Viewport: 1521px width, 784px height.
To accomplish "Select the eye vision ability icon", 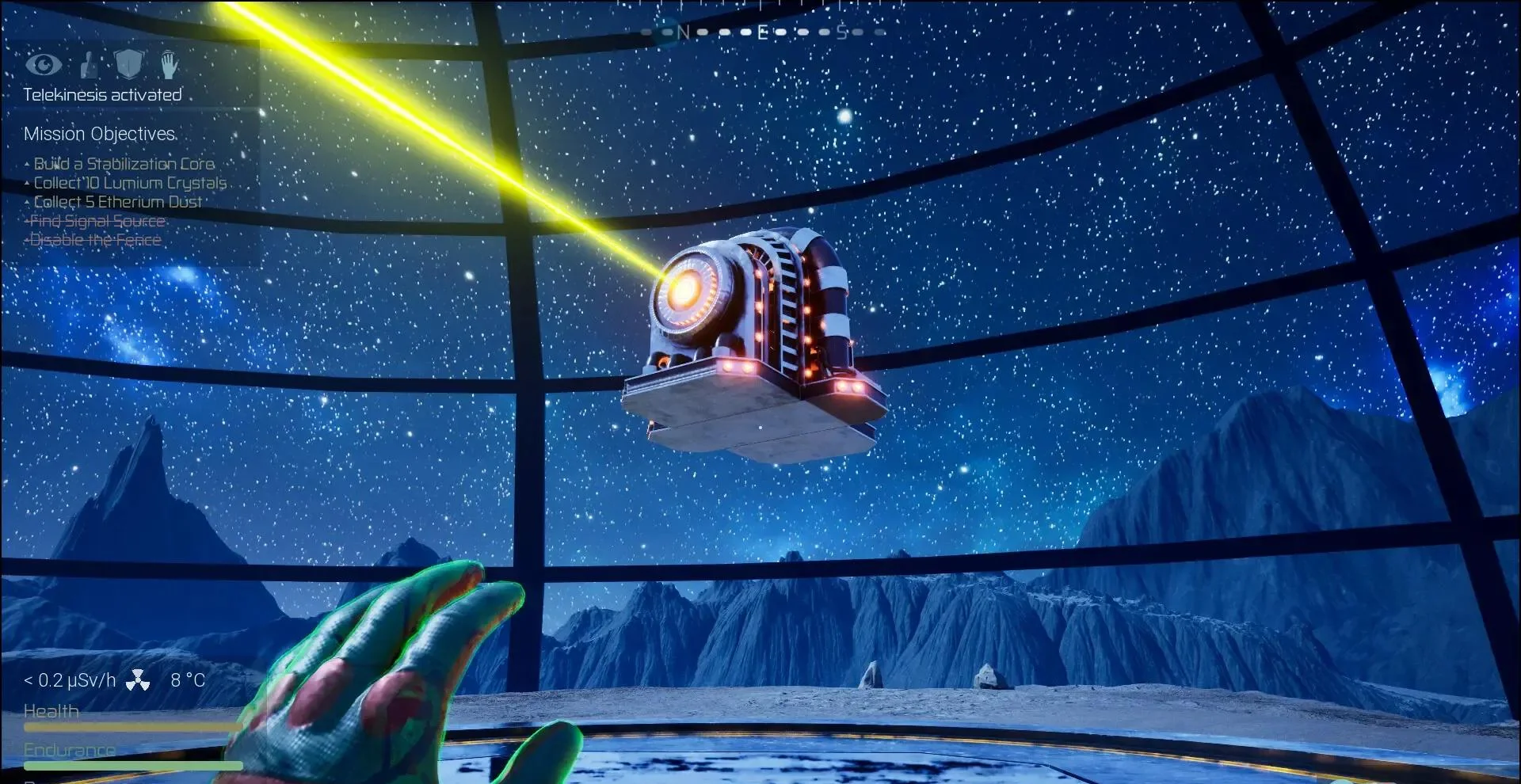I will [44, 64].
